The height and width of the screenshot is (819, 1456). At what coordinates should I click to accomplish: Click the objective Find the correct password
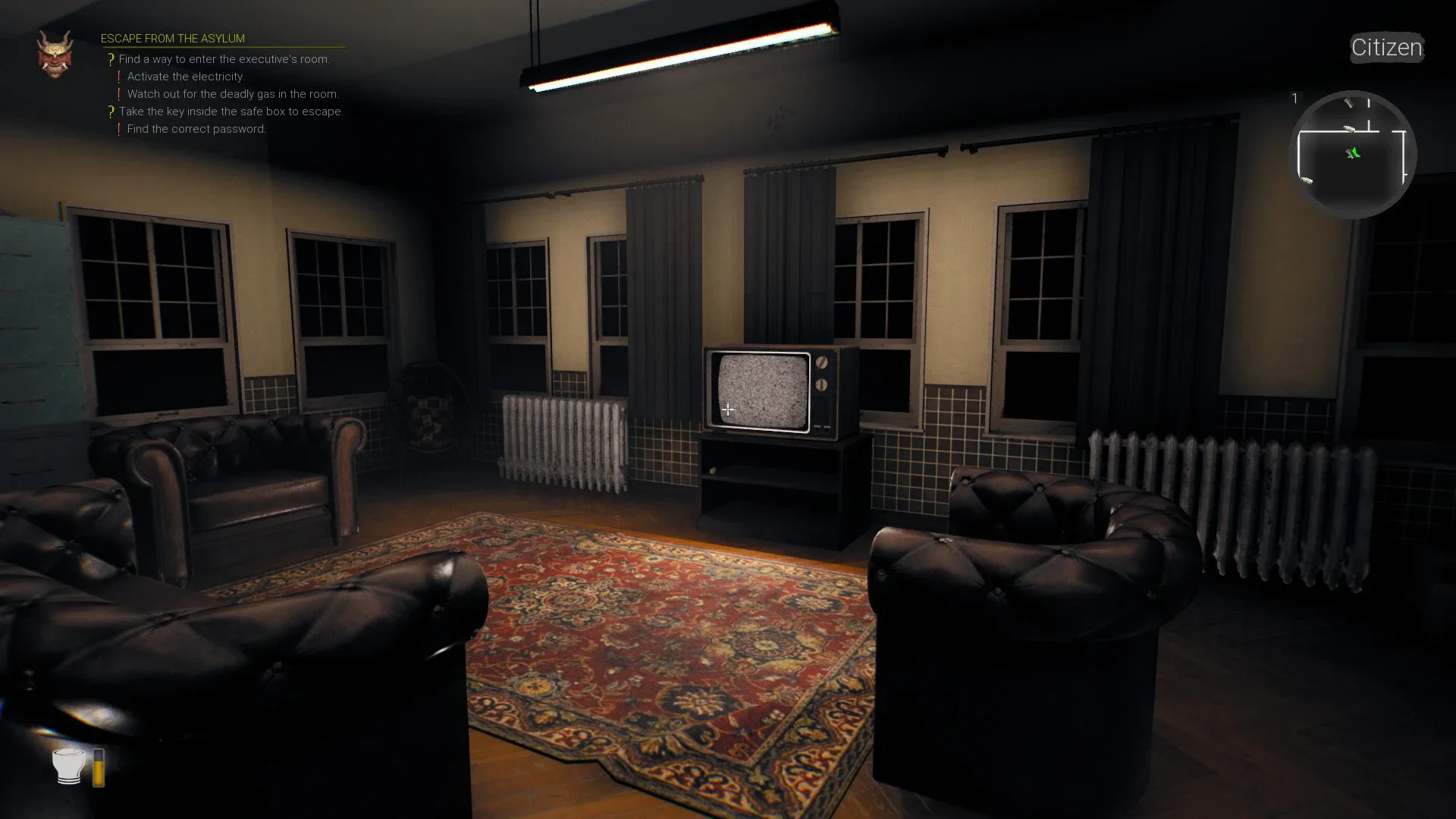[196, 129]
